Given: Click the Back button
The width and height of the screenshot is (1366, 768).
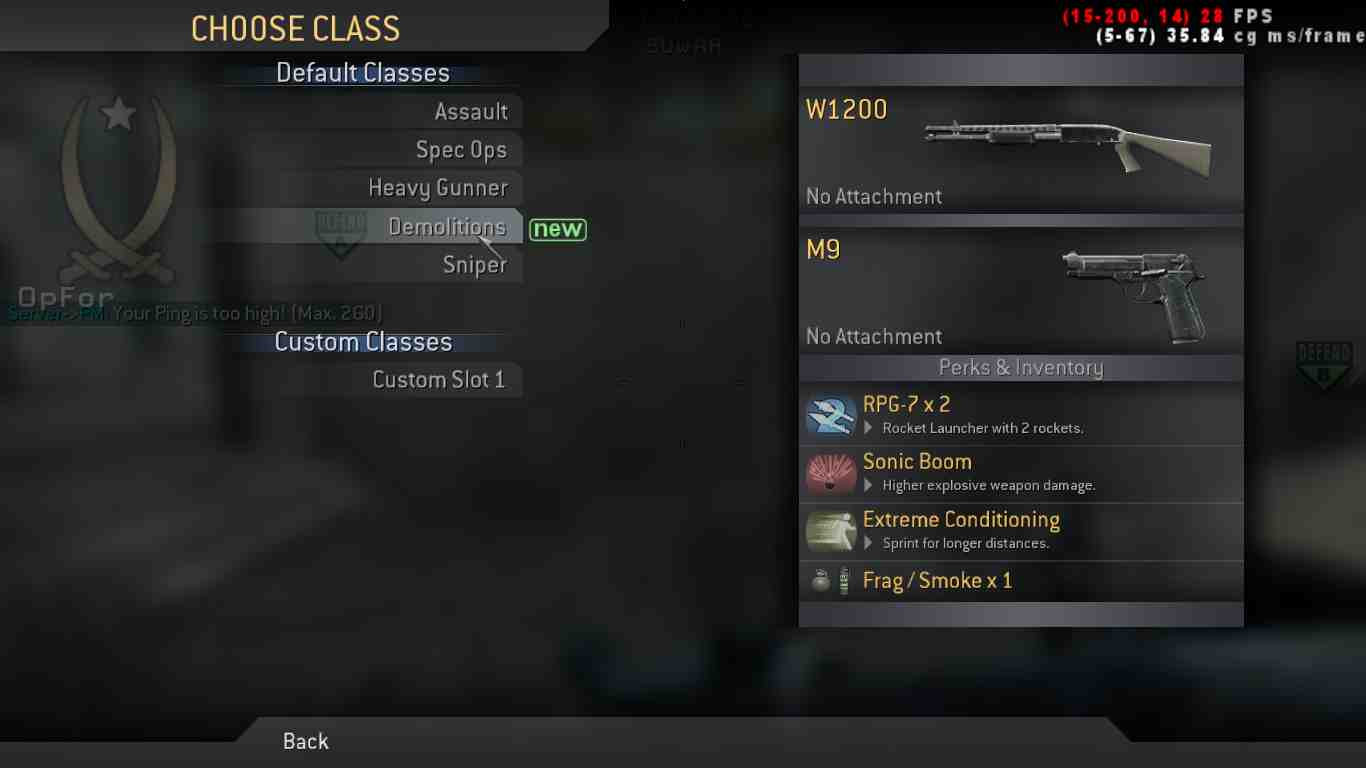Looking at the screenshot, I should tap(305, 741).
